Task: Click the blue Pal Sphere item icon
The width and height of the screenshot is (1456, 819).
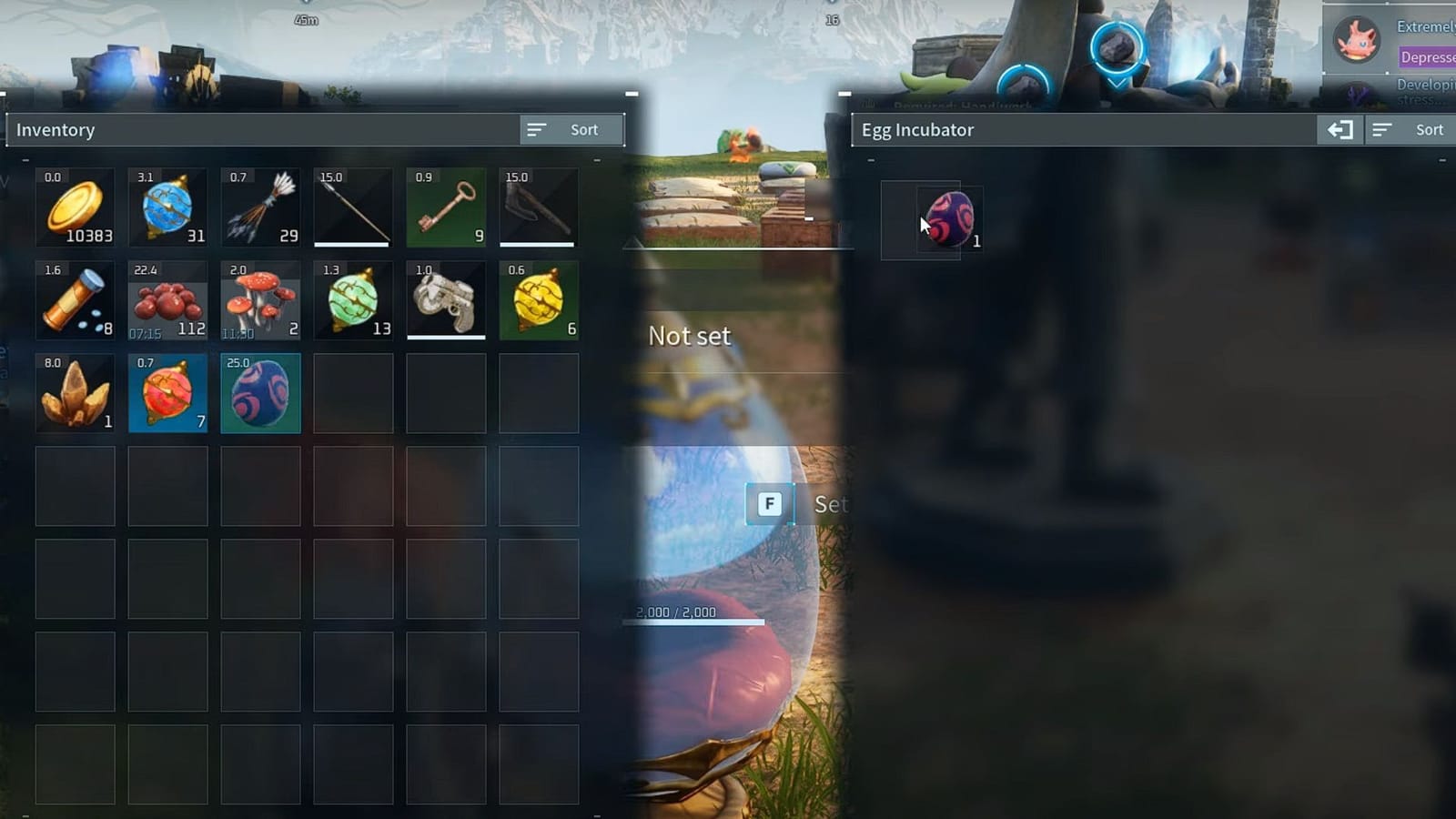Action: coord(167,207)
